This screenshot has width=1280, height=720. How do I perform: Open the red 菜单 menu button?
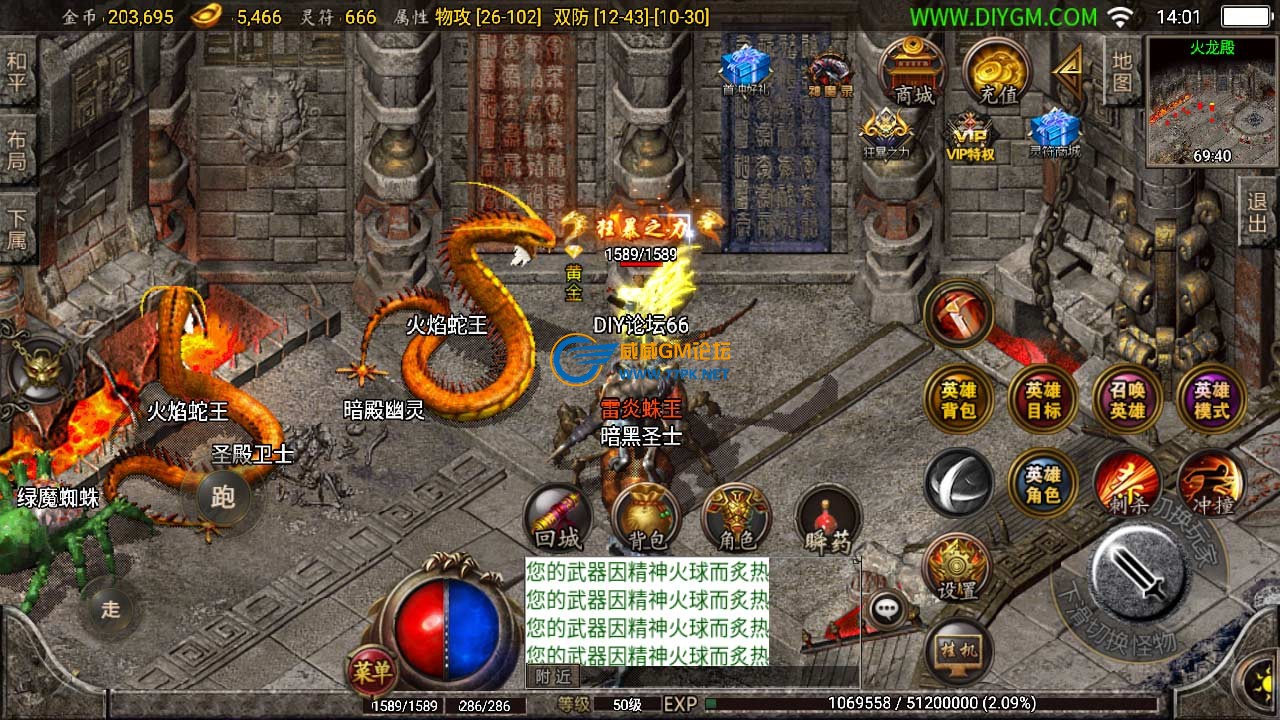371,670
